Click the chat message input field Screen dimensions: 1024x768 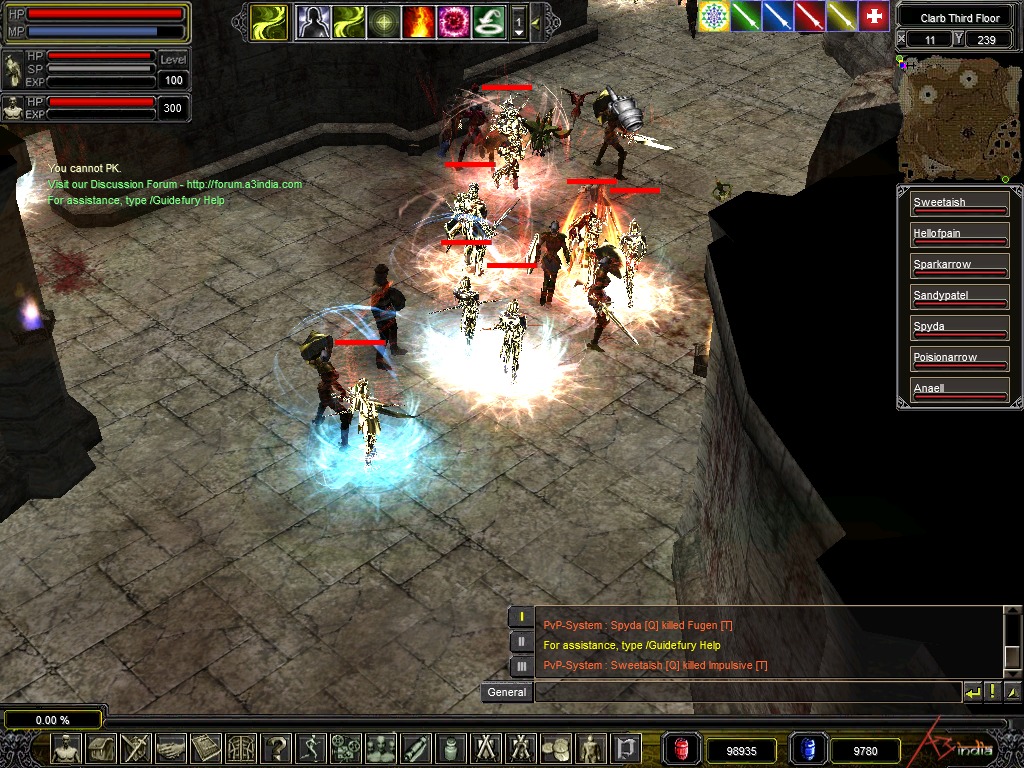[746, 692]
